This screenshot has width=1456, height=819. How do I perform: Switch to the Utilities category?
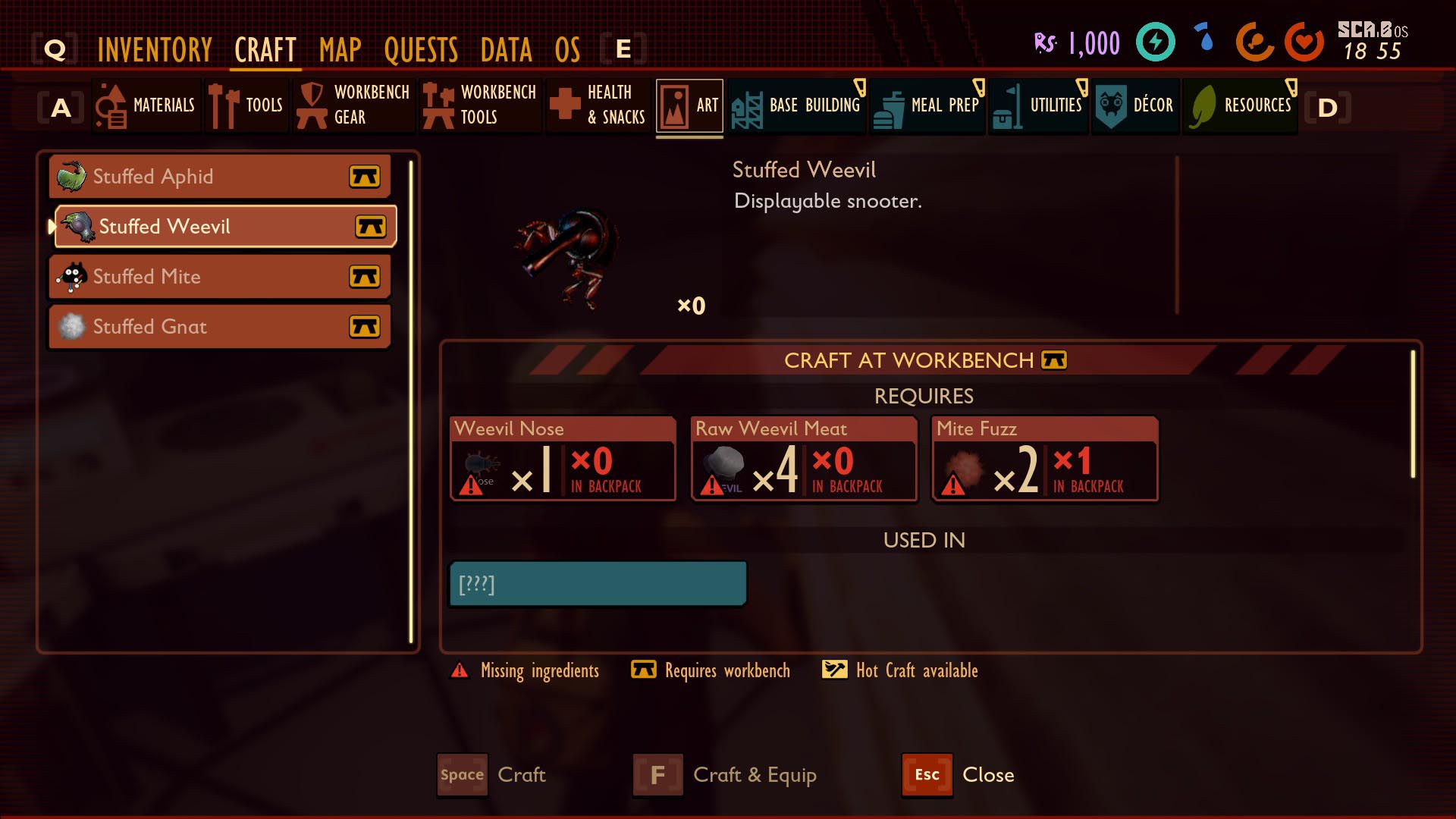(1038, 105)
